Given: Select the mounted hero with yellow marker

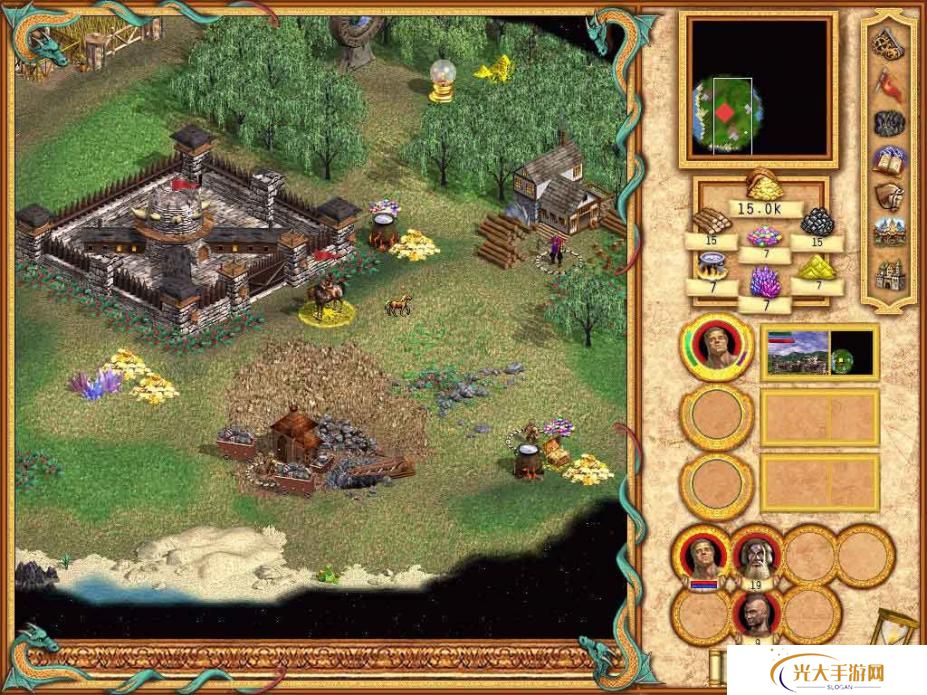Looking at the screenshot, I should [x=324, y=296].
